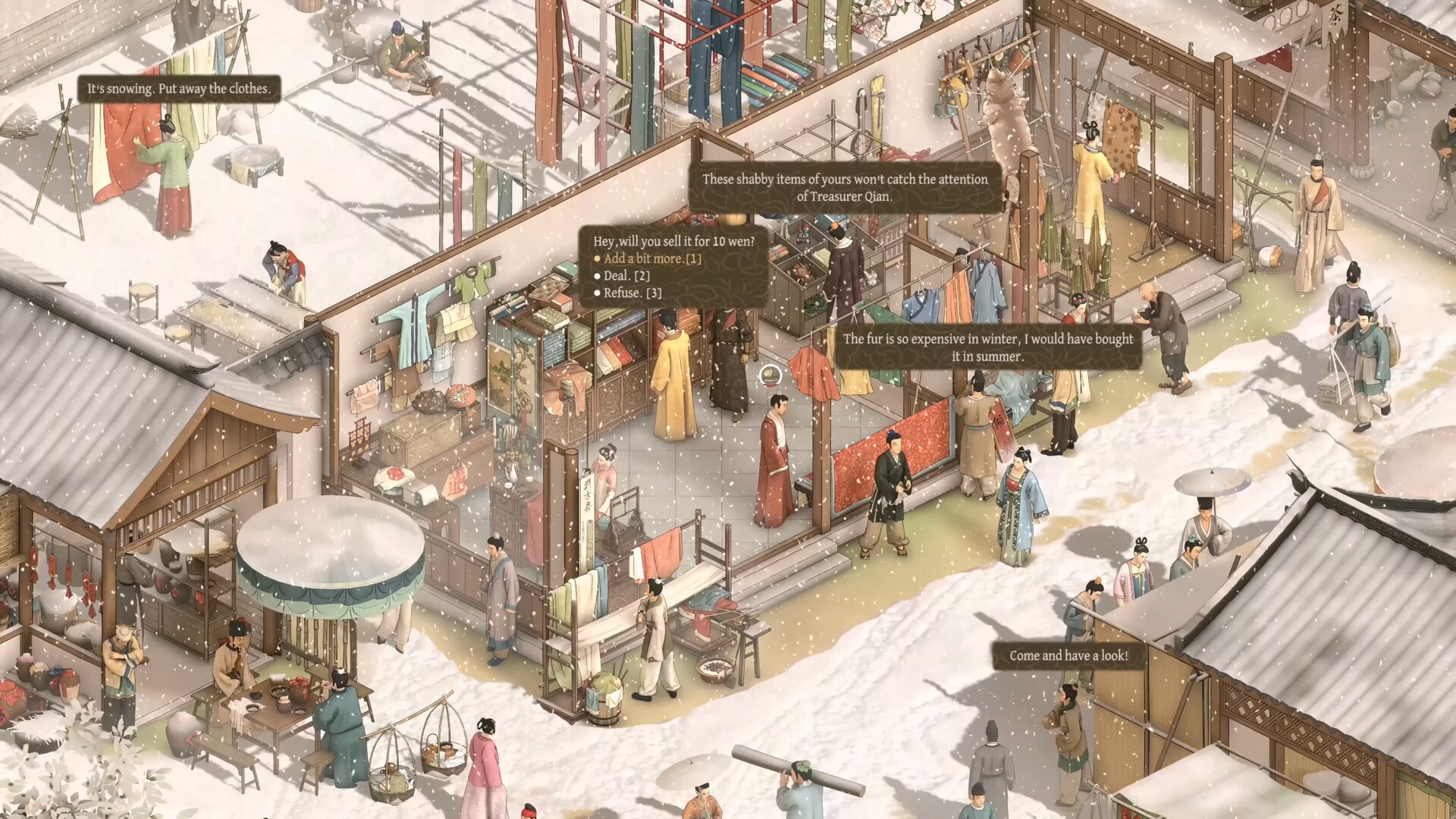Select the 'Deal. [2]' option

coord(623,275)
